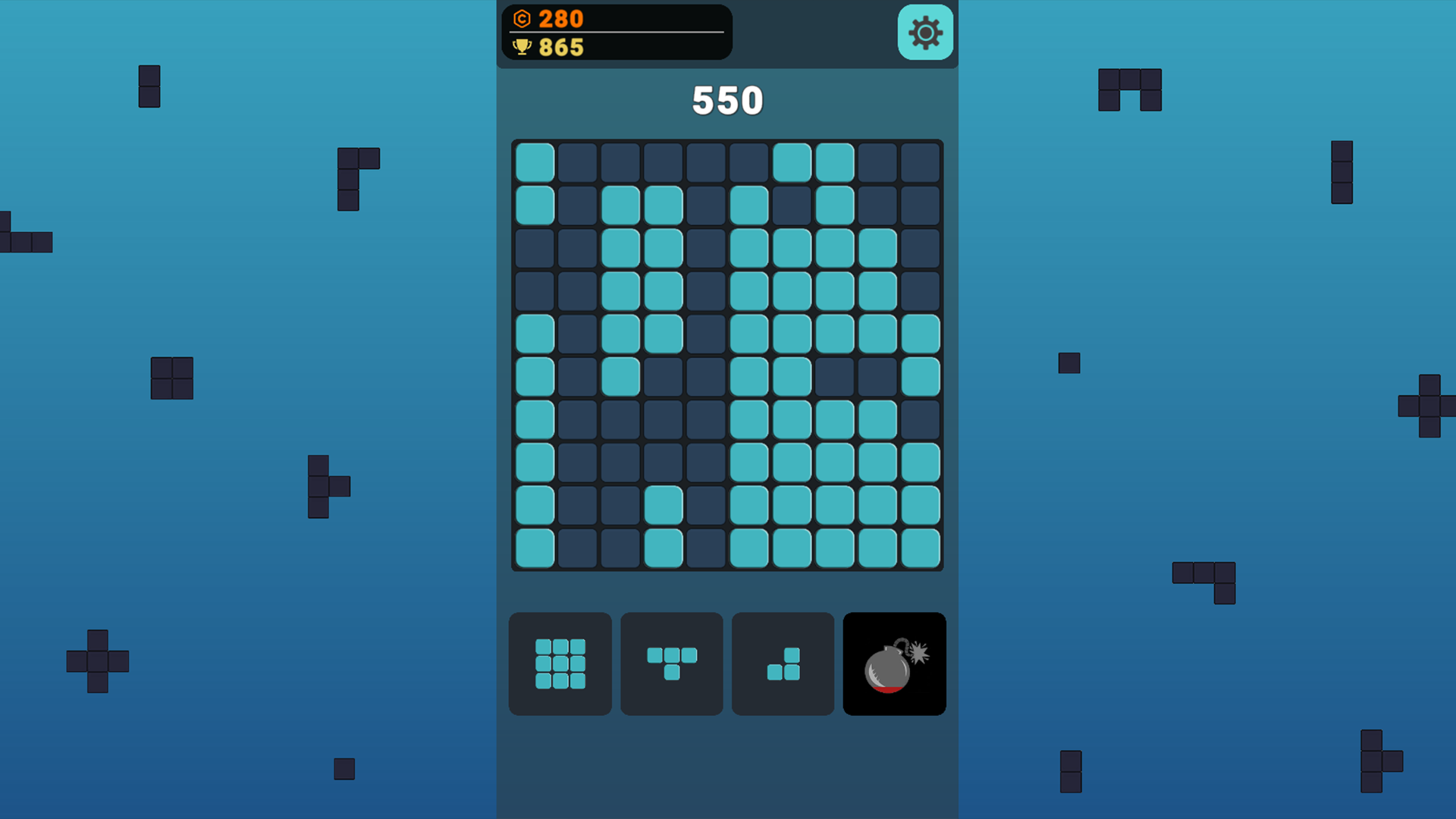Click the trophy score icon

(x=524, y=48)
